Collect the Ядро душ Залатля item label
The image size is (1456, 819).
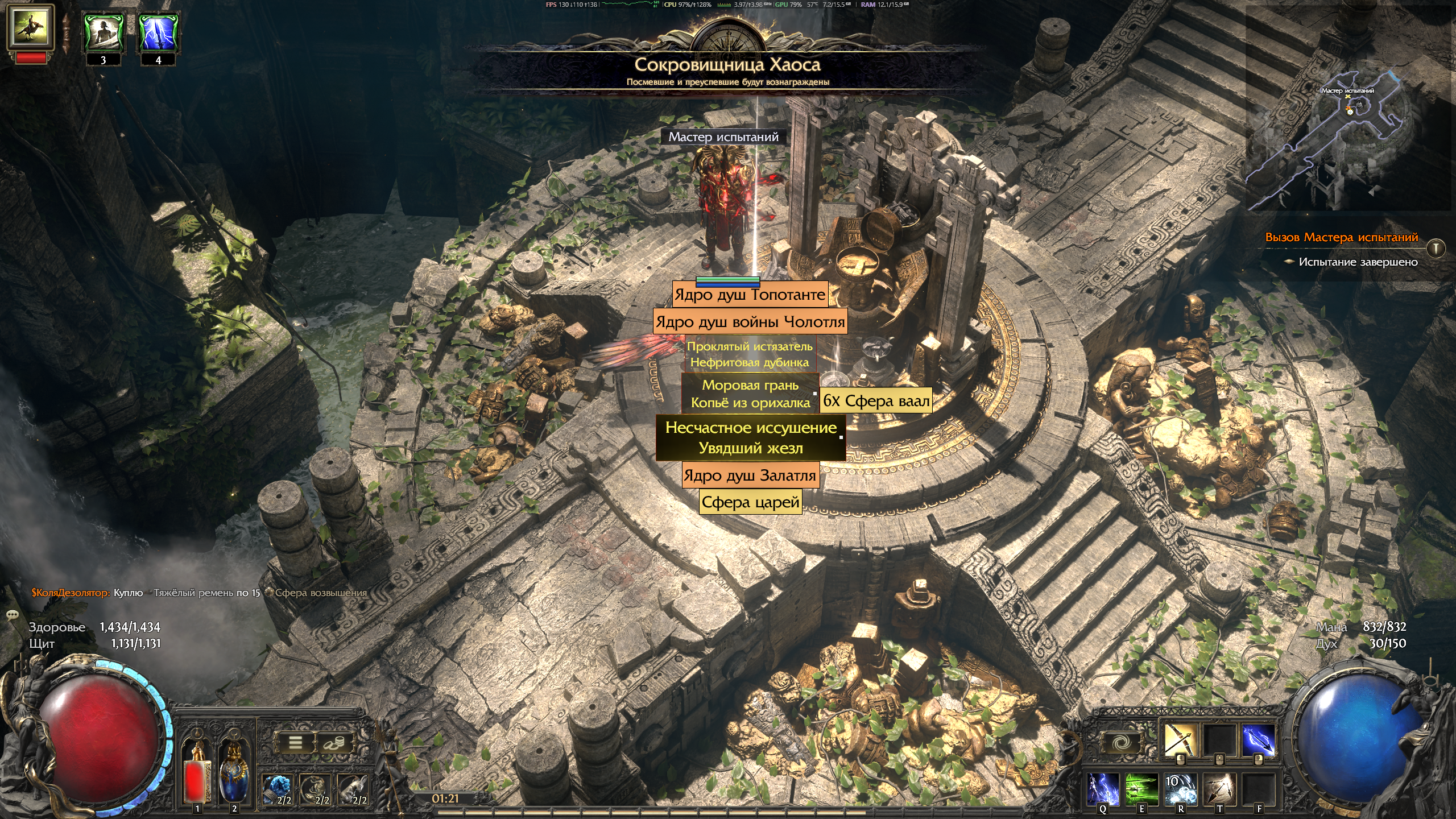tap(750, 475)
